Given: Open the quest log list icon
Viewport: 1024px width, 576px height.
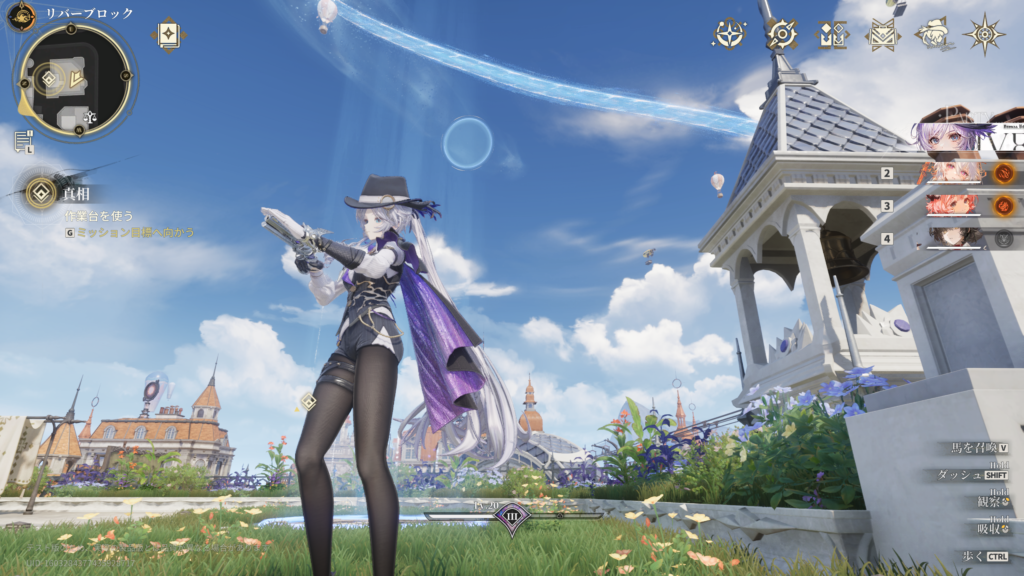Looking at the screenshot, I should coord(23,141).
